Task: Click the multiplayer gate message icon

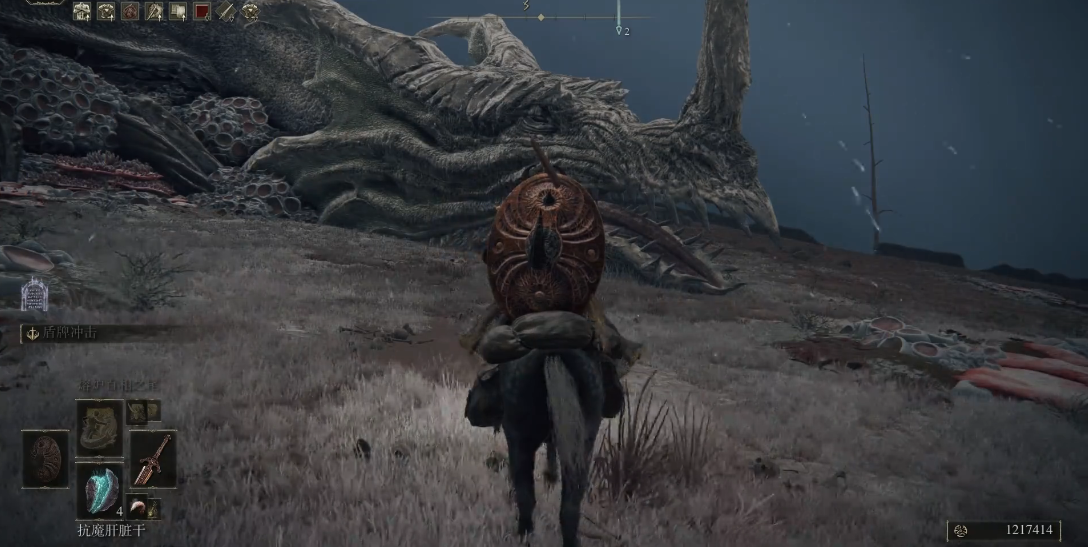Action: click(34, 293)
